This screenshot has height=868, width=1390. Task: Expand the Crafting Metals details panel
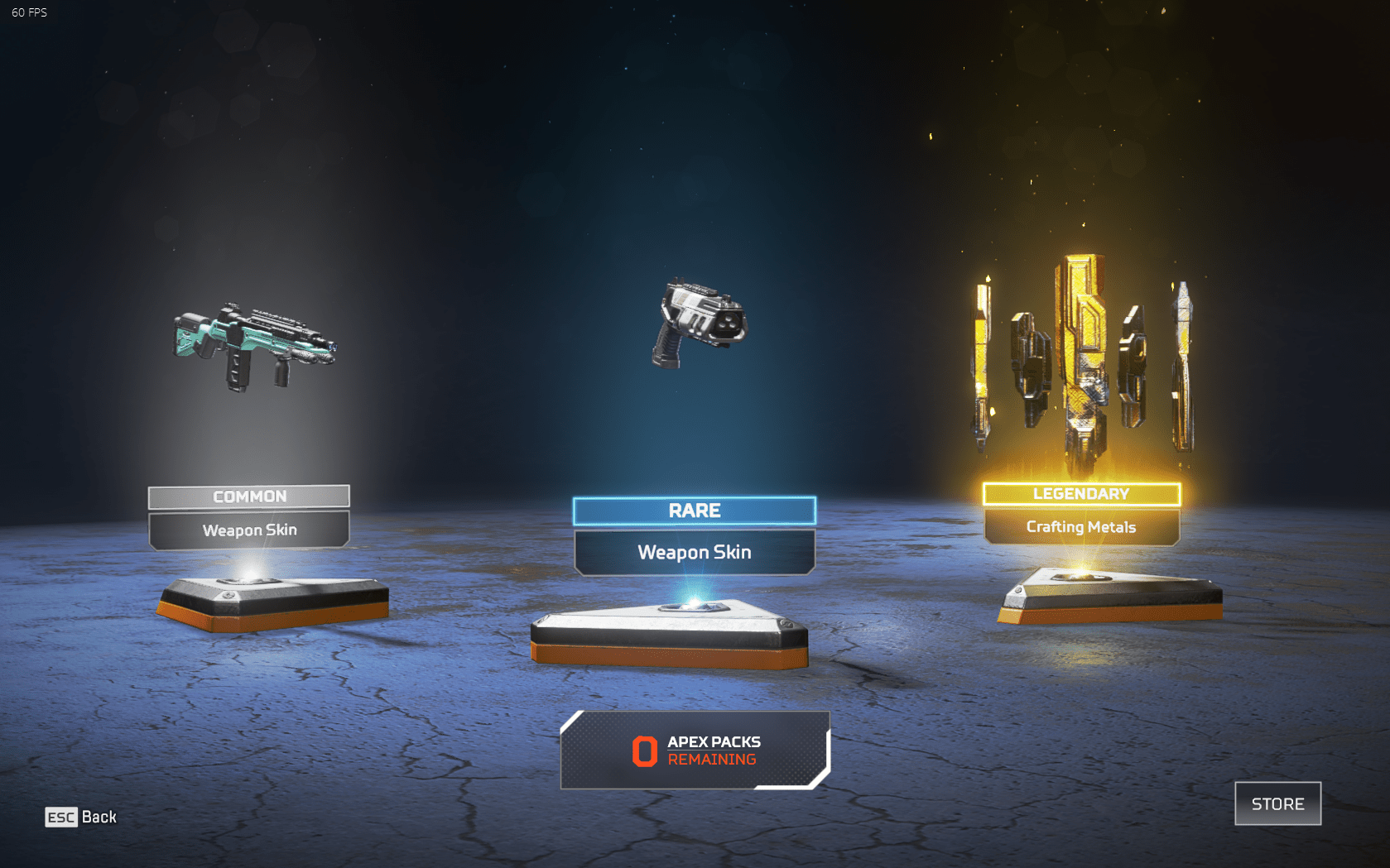pos(1080,527)
